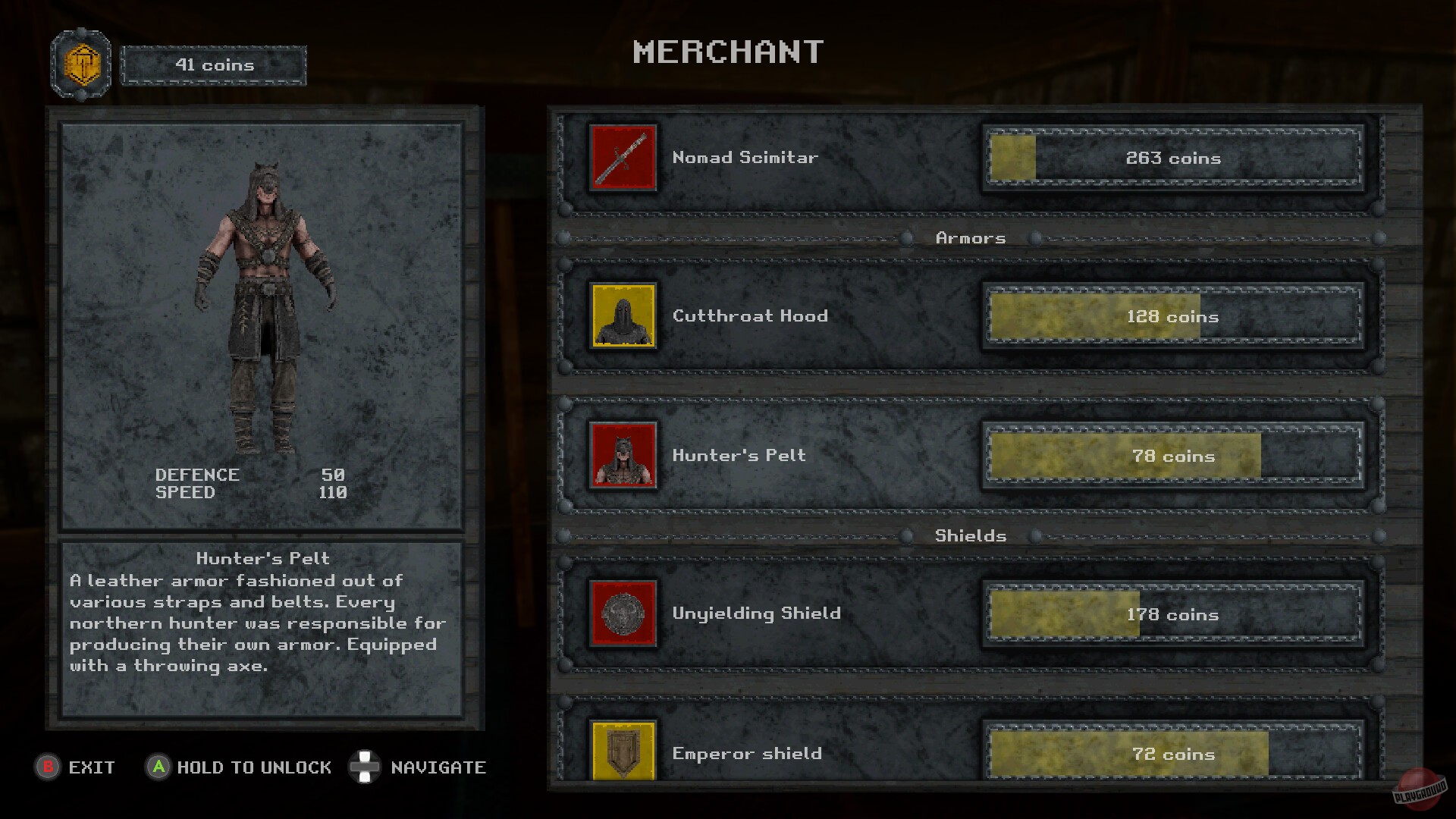Image resolution: width=1456 pixels, height=819 pixels.
Task: Click the d-pad navigate icon
Action: [365, 767]
